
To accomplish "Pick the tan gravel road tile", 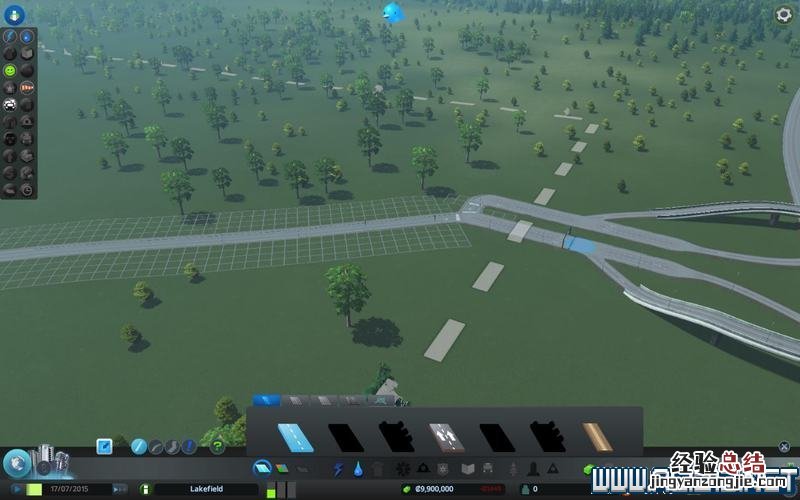I will pos(598,437).
